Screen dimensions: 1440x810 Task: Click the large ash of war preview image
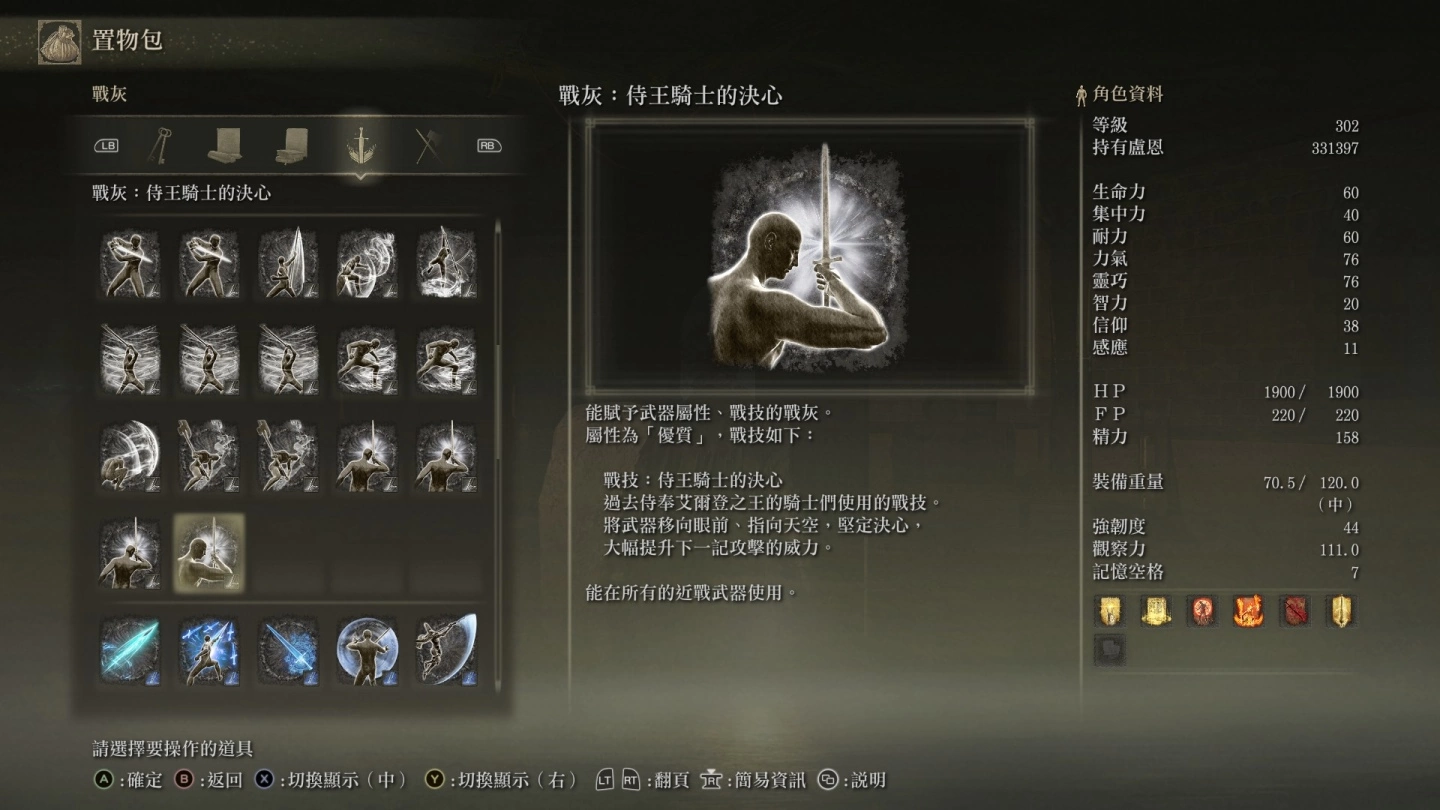pyautogui.click(x=810, y=257)
